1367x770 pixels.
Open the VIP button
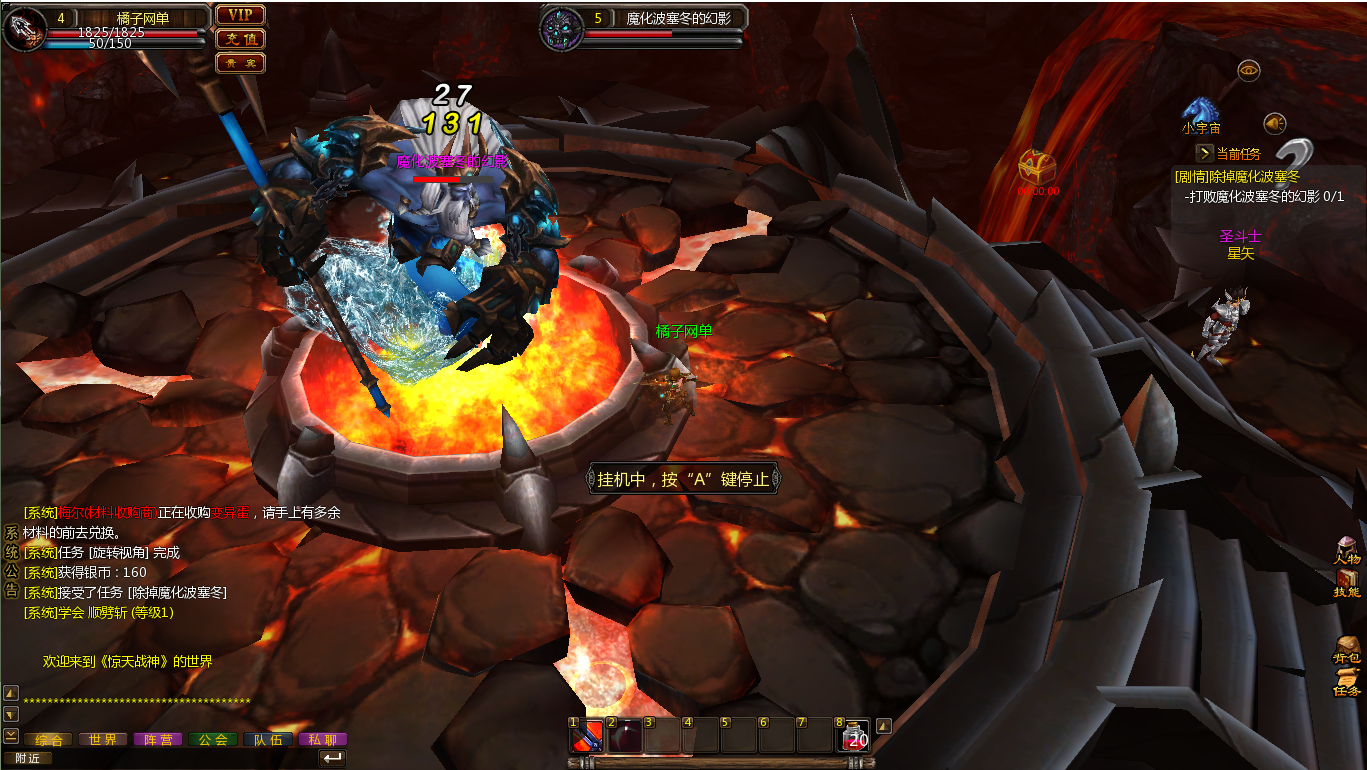click(240, 15)
